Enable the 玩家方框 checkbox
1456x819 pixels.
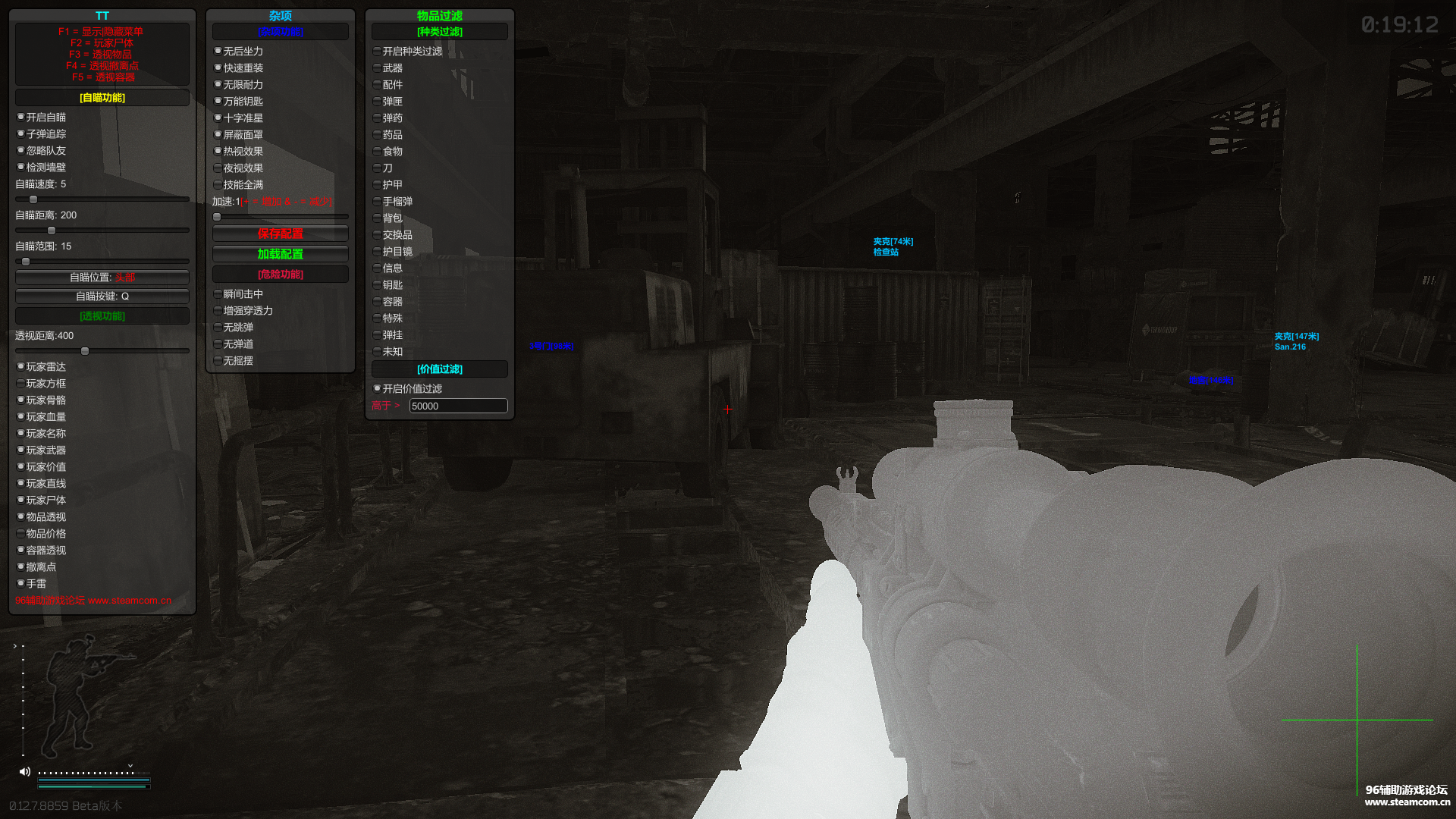click(21, 384)
